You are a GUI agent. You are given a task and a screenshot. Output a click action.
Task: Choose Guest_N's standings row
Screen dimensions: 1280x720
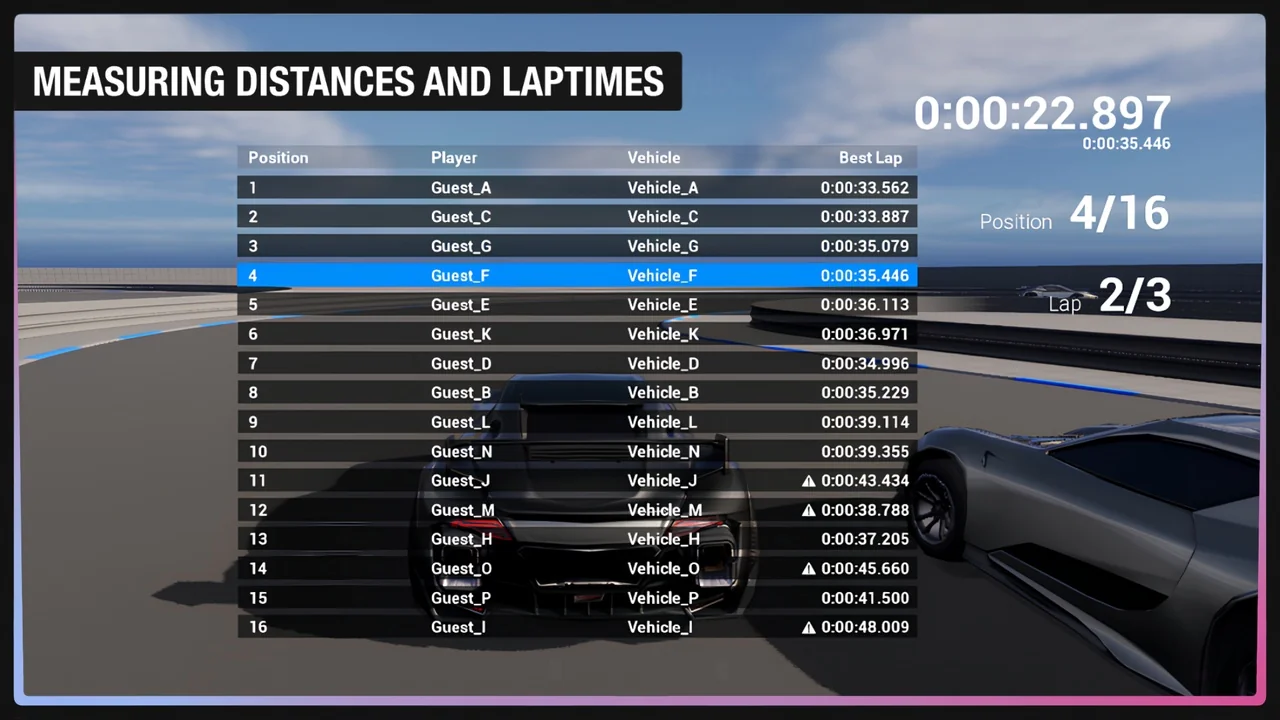click(577, 451)
